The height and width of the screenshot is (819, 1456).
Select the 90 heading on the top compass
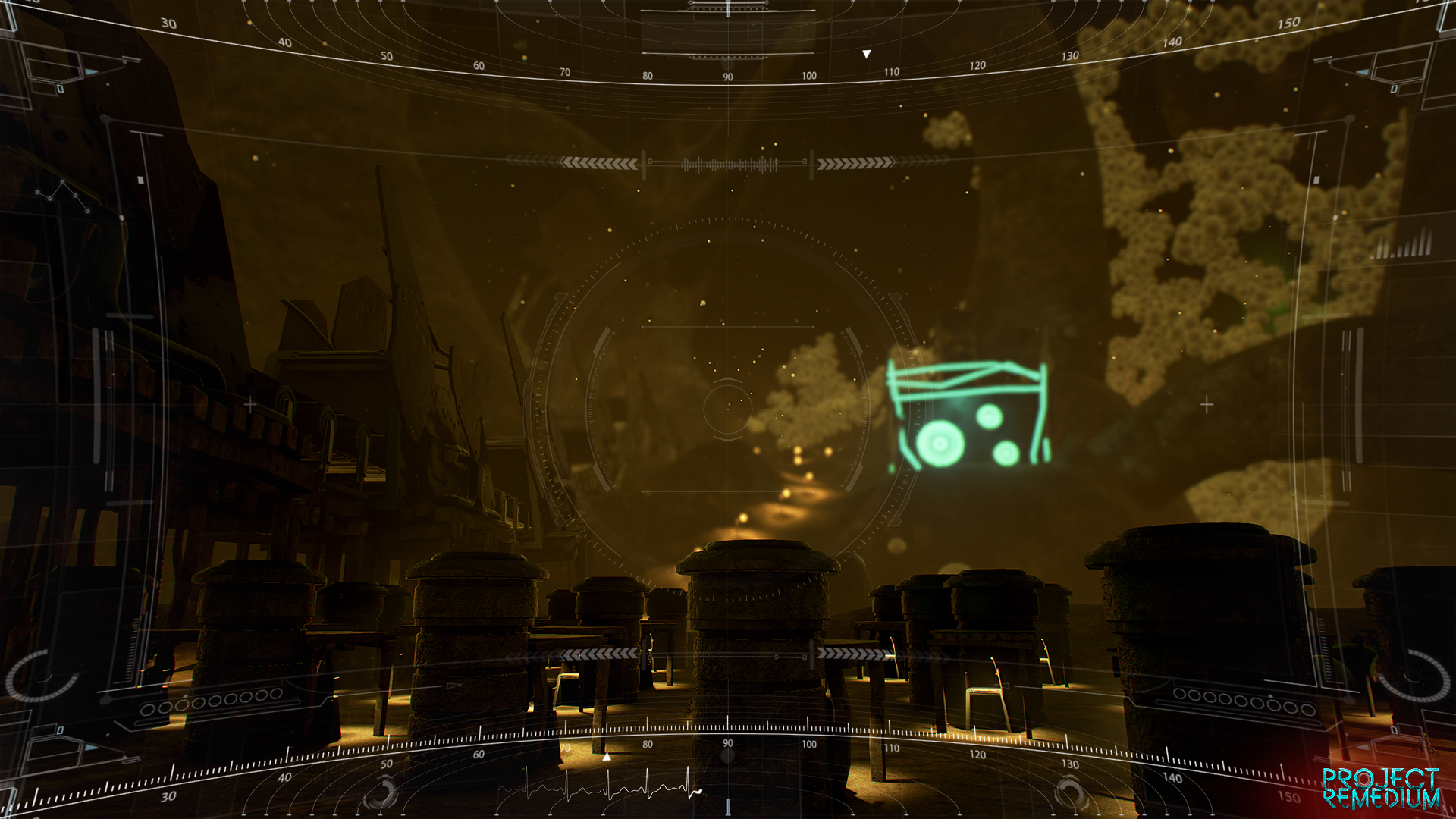click(726, 76)
